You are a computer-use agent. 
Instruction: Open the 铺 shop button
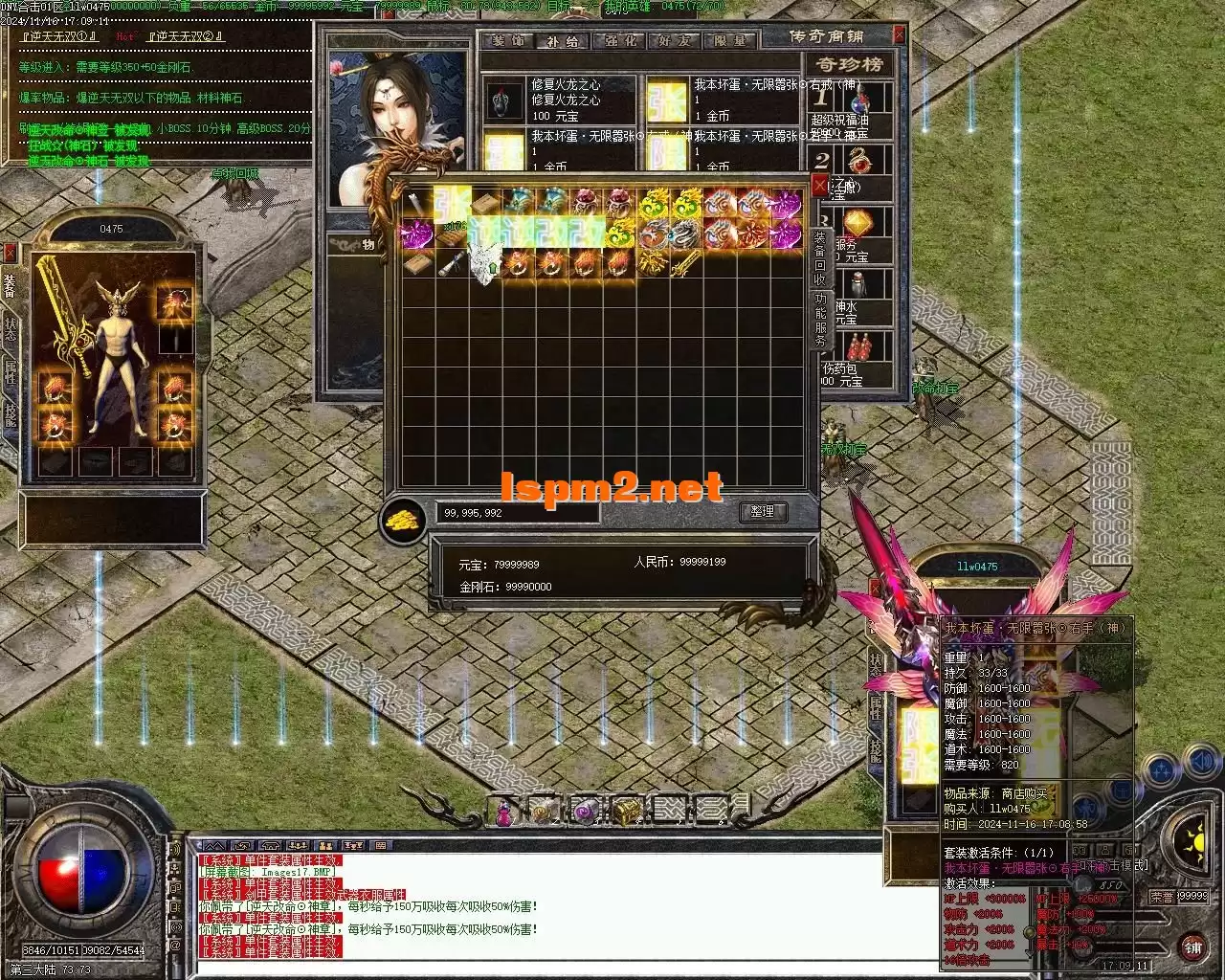click(1192, 947)
